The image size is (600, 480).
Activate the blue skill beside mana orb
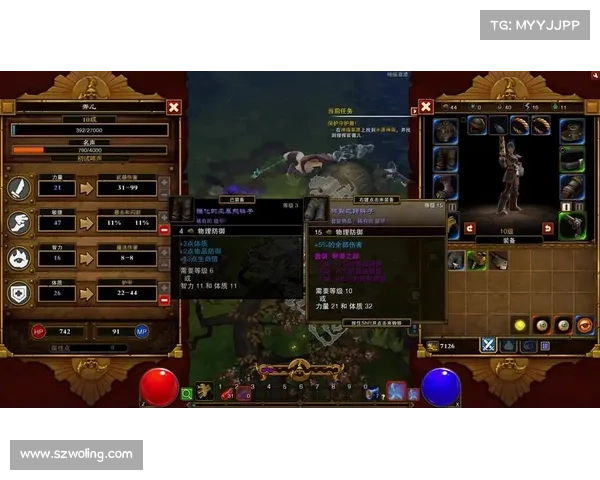(x=397, y=391)
